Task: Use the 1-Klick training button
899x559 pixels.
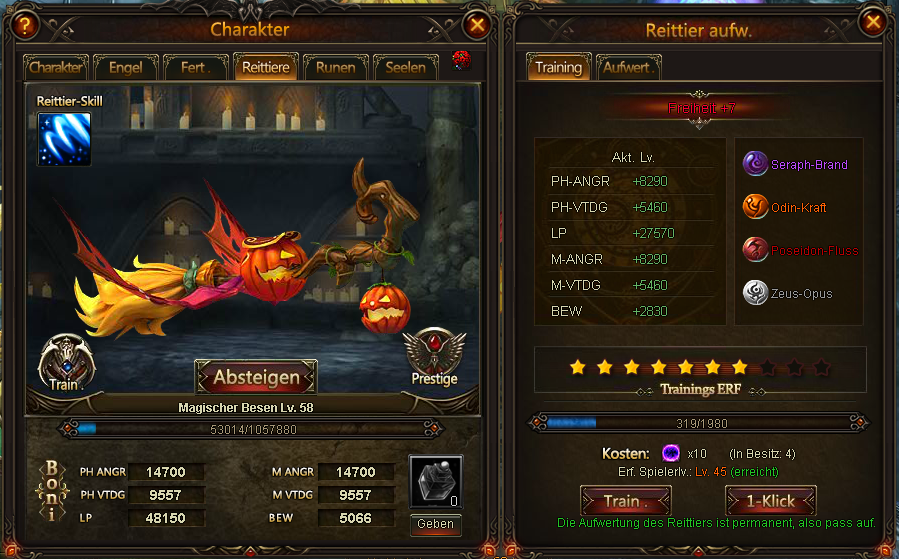Action: click(771, 501)
